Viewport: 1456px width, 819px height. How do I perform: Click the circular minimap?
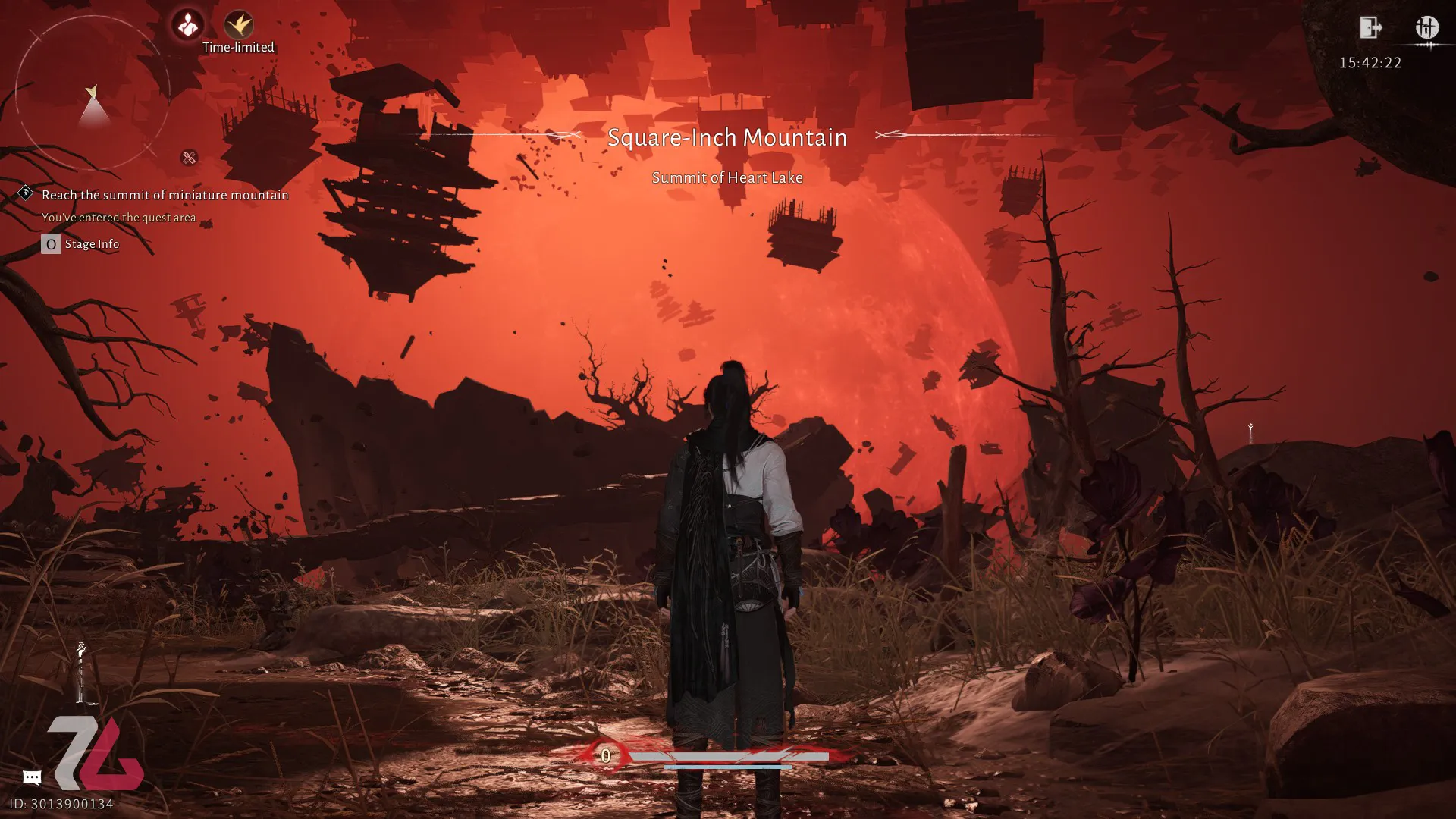pyautogui.click(x=93, y=94)
